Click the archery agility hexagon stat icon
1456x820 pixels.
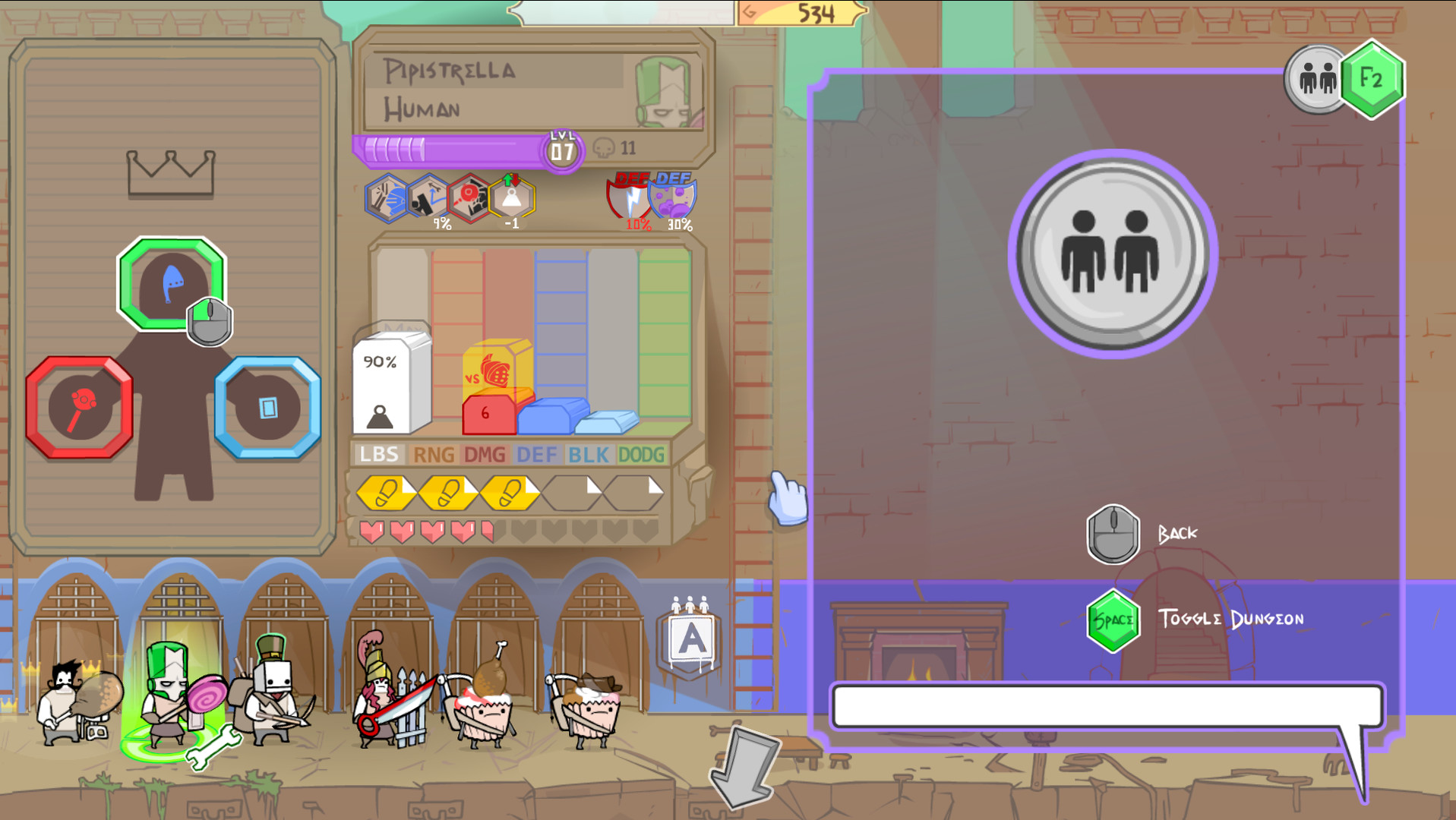[425, 197]
